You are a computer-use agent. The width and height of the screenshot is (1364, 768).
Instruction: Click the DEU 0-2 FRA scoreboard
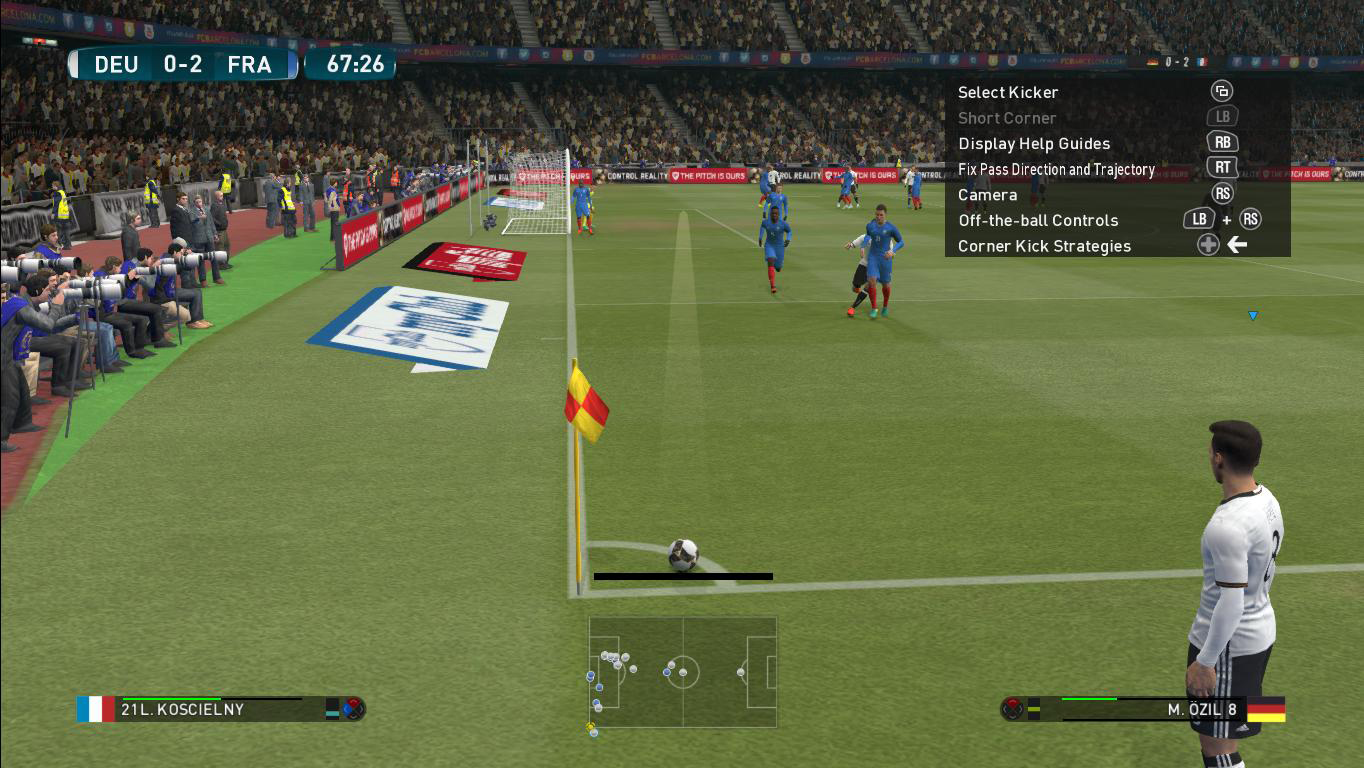point(182,64)
